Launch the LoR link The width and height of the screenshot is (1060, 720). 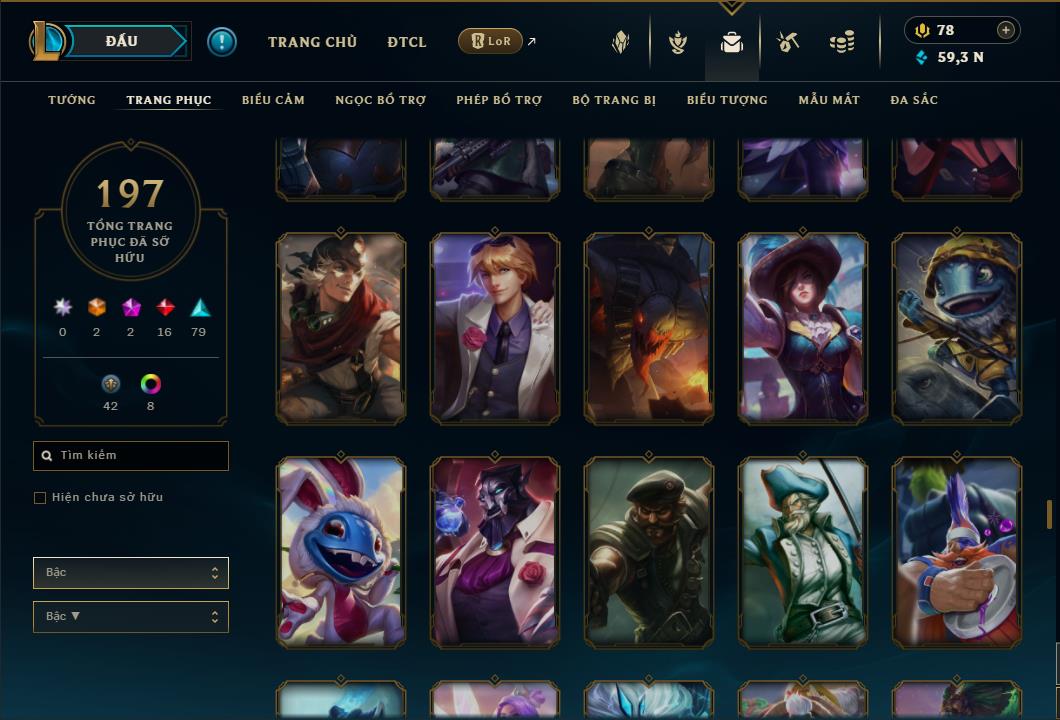[490, 41]
